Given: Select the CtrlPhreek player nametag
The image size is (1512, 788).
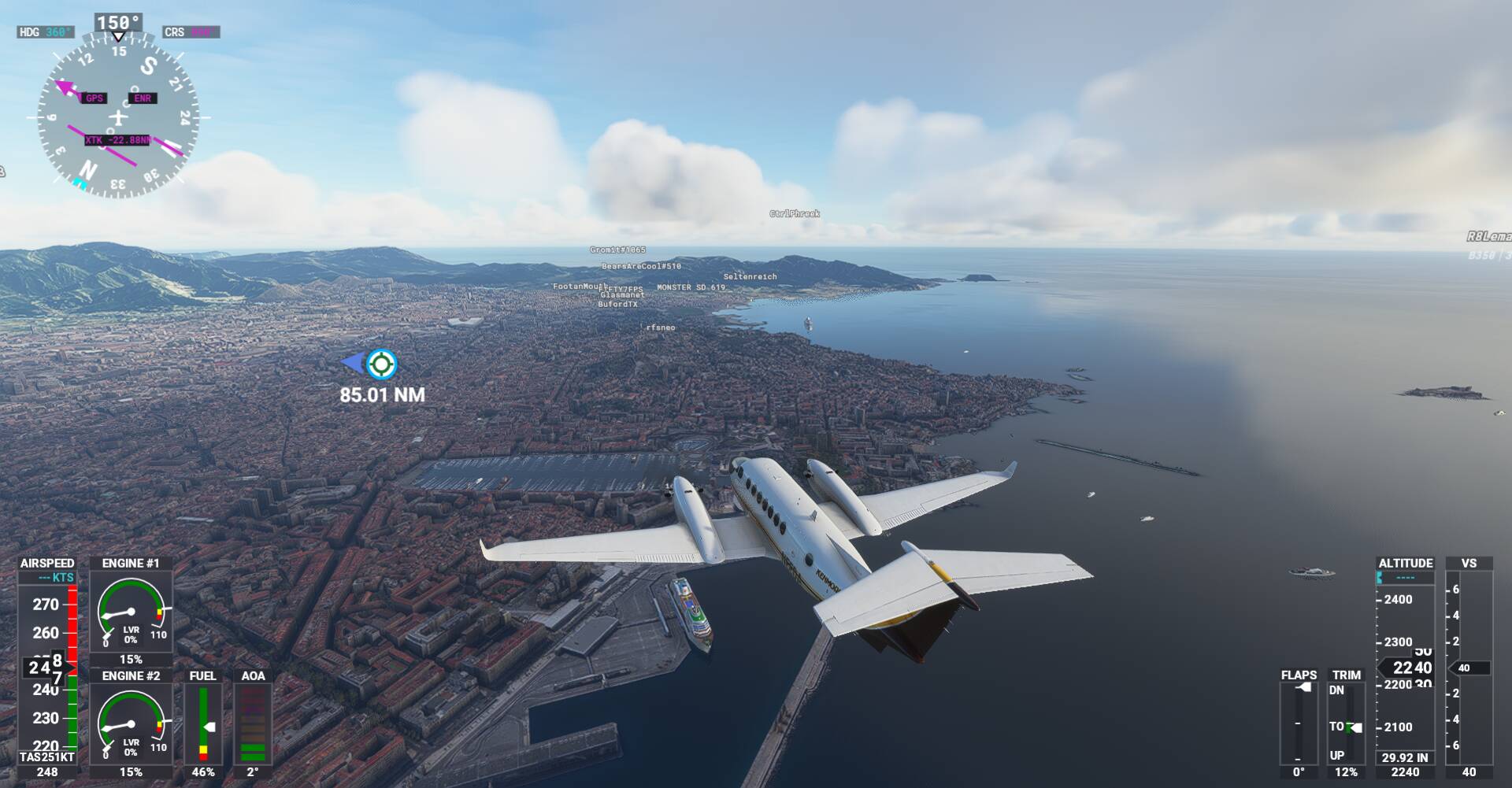Looking at the screenshot, I should [795, 213].
